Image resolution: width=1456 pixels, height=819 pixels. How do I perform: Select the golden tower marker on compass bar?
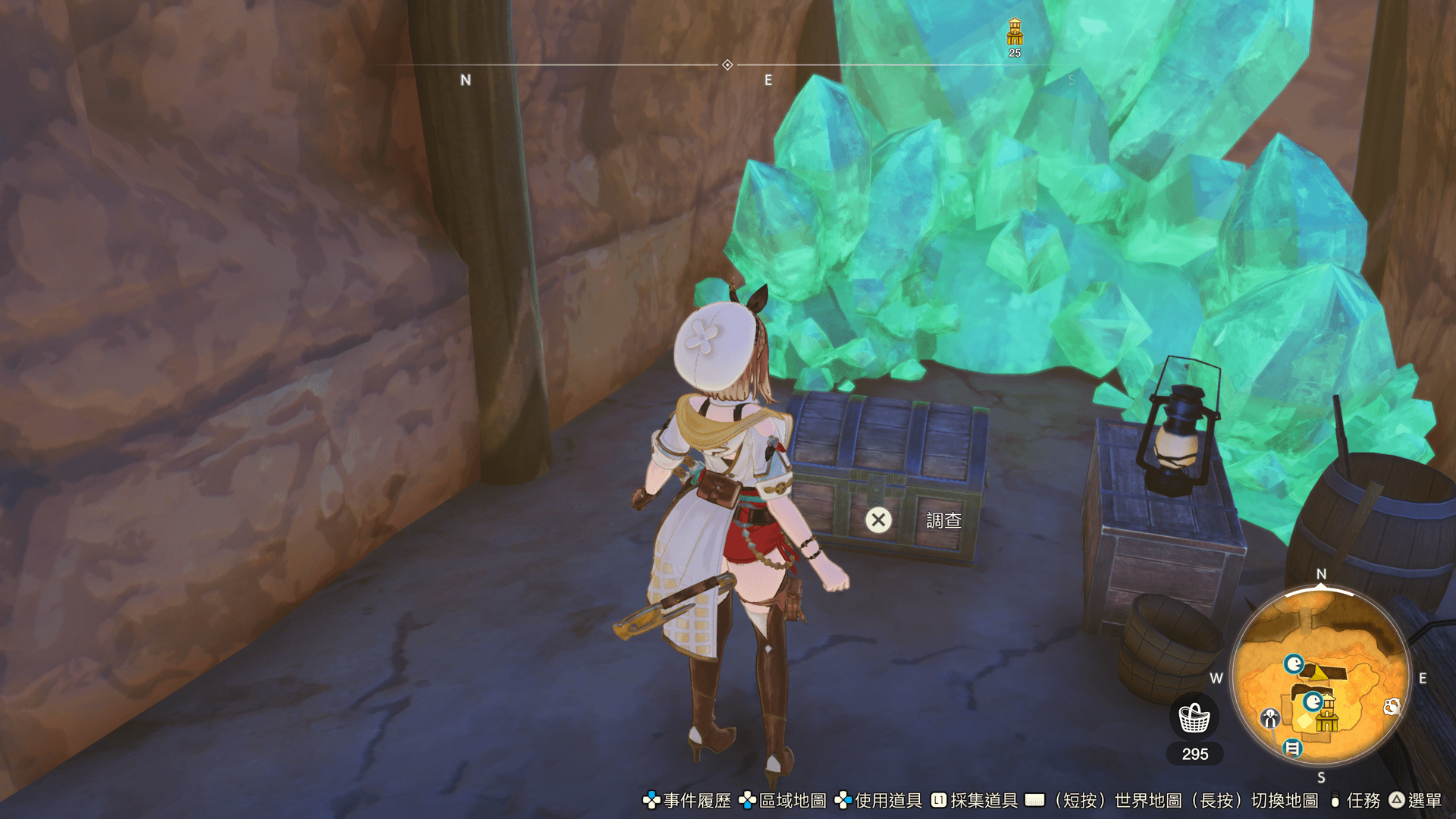tap(1015, 33)
